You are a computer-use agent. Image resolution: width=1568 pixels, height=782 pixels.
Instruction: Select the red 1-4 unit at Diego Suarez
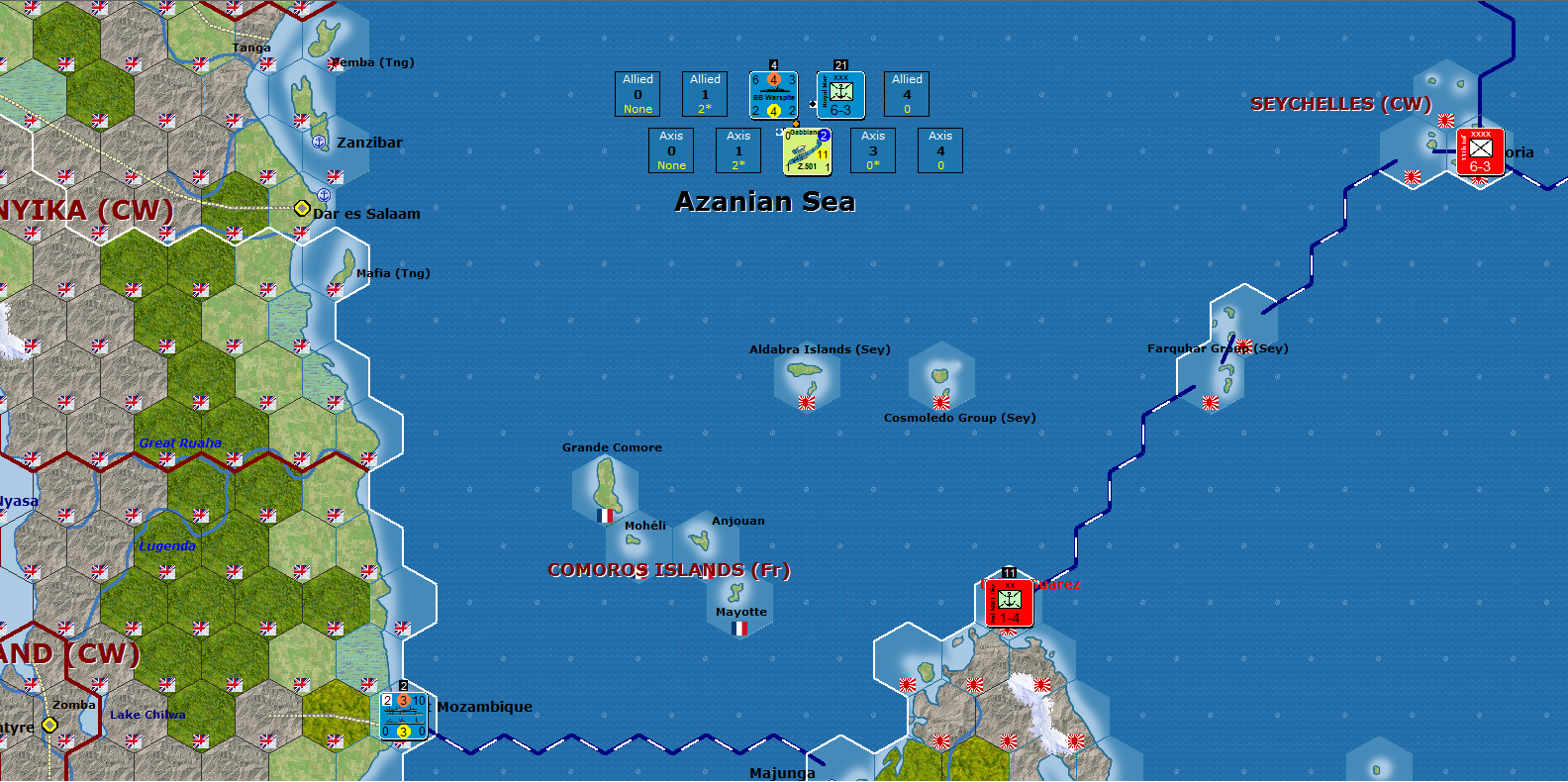tap(1011, 604)
